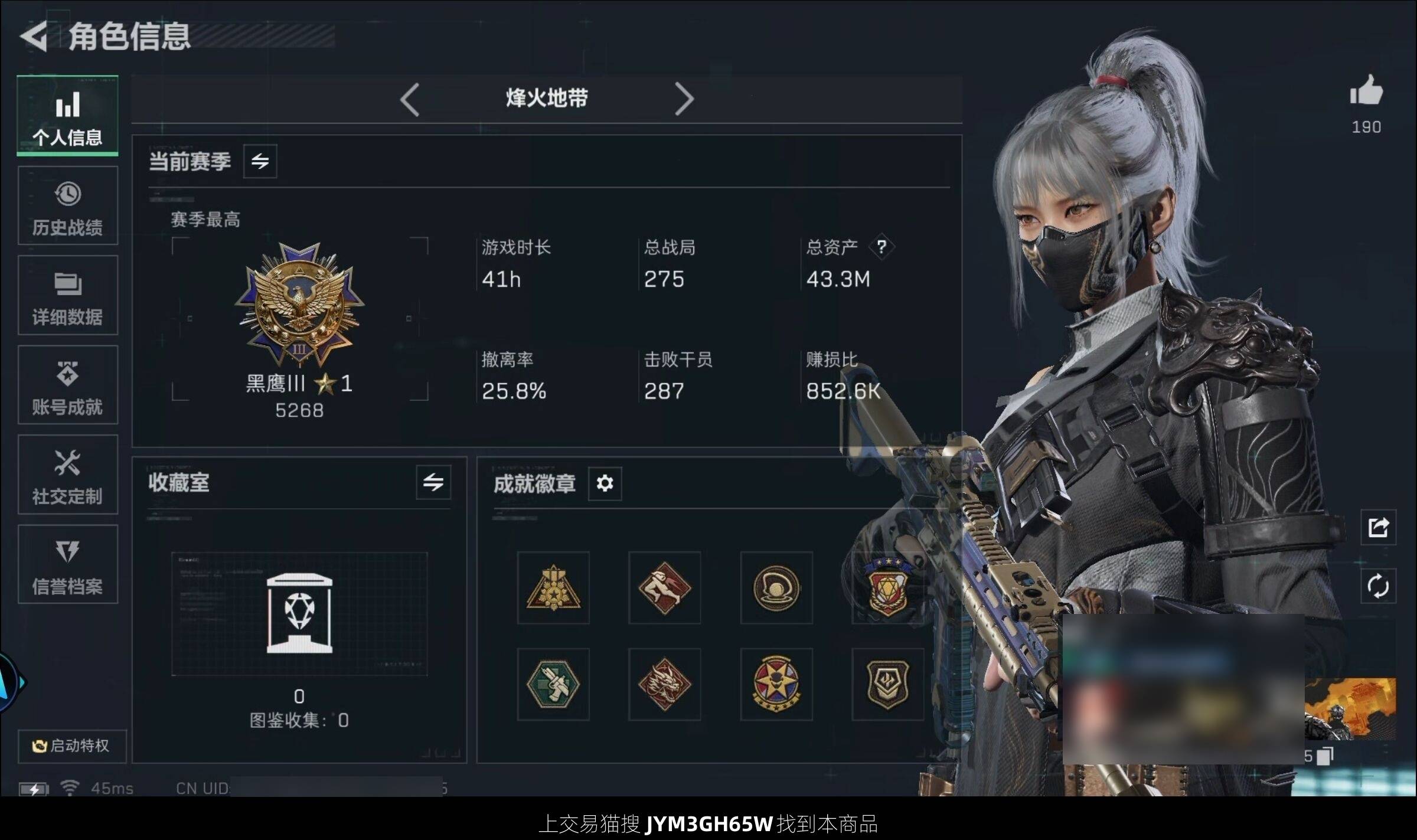Click the 启动特权 button
The width and height of the screenshot is (1417, 840).
click(71, 746)
